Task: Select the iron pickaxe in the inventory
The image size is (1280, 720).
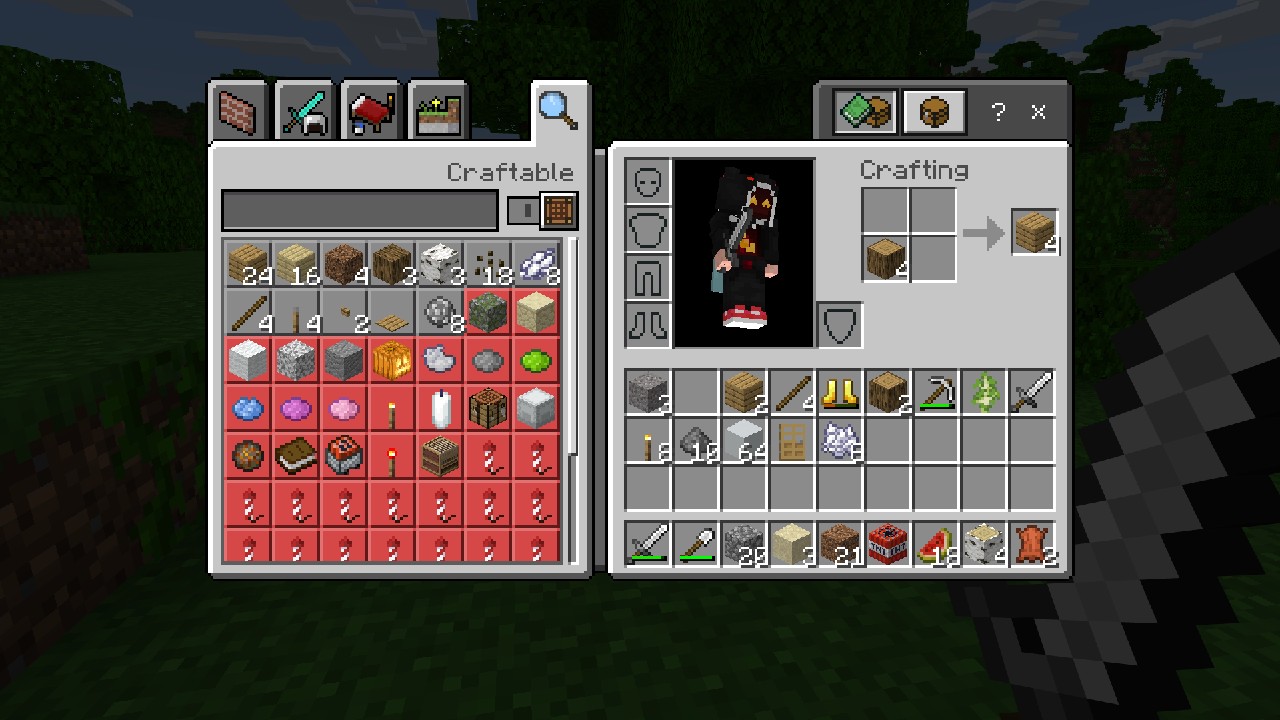Action: tap(936, 393)
